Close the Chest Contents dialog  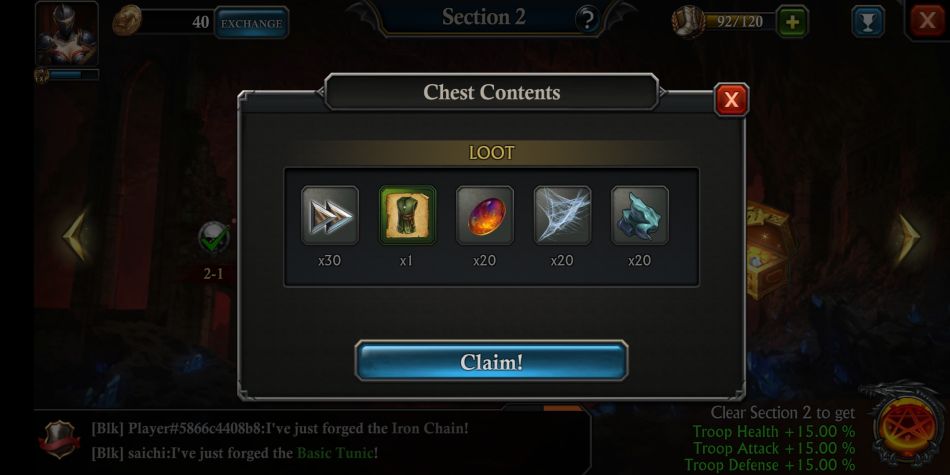coord(731,100)
